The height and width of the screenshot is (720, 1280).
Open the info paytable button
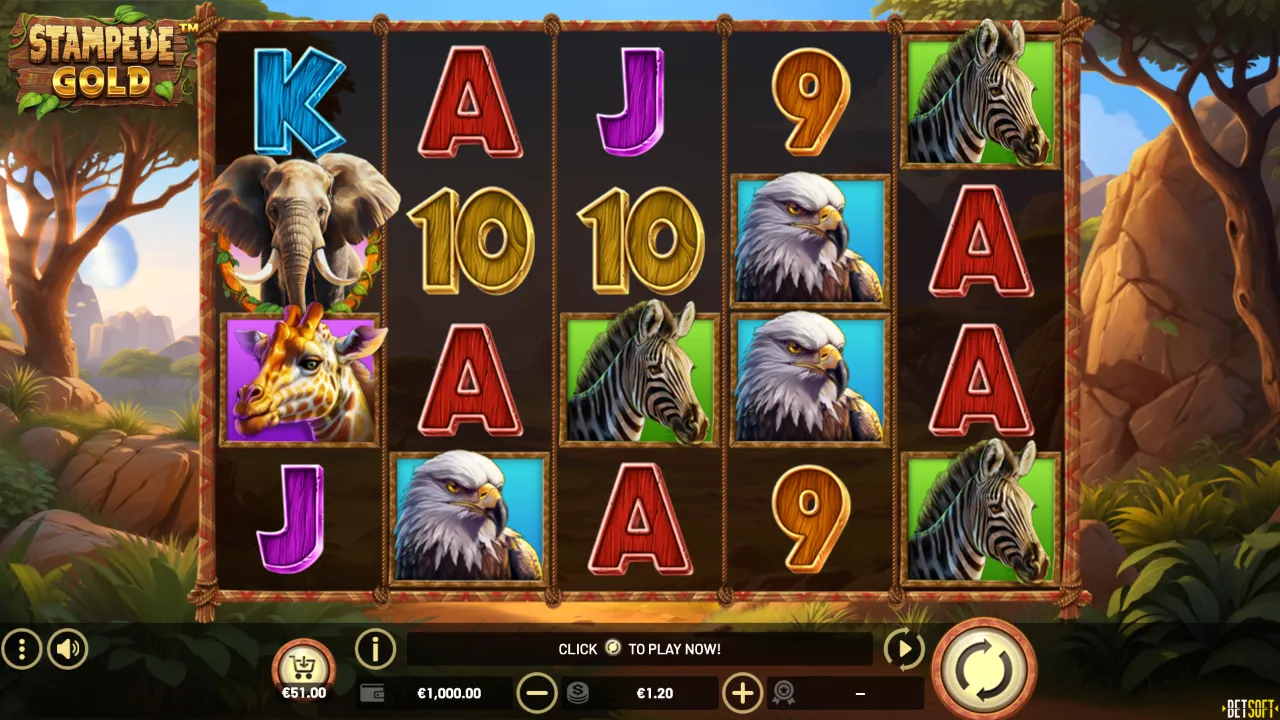[x=376, y=650]
